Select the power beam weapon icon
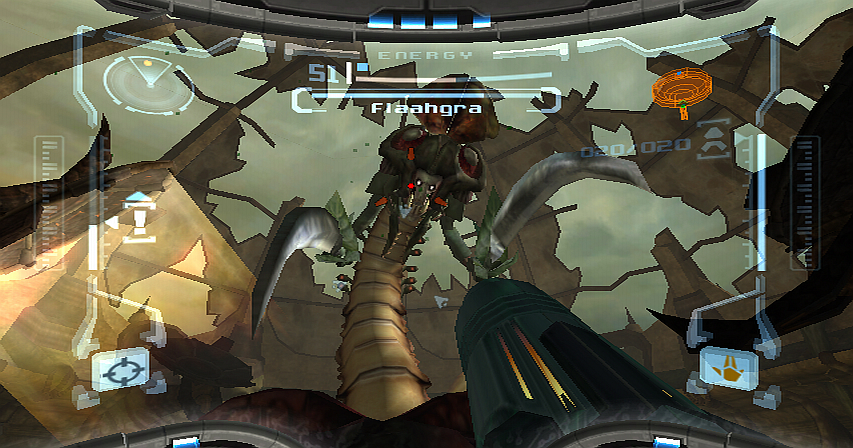This screenshot has height=448, width=853. 729,368
